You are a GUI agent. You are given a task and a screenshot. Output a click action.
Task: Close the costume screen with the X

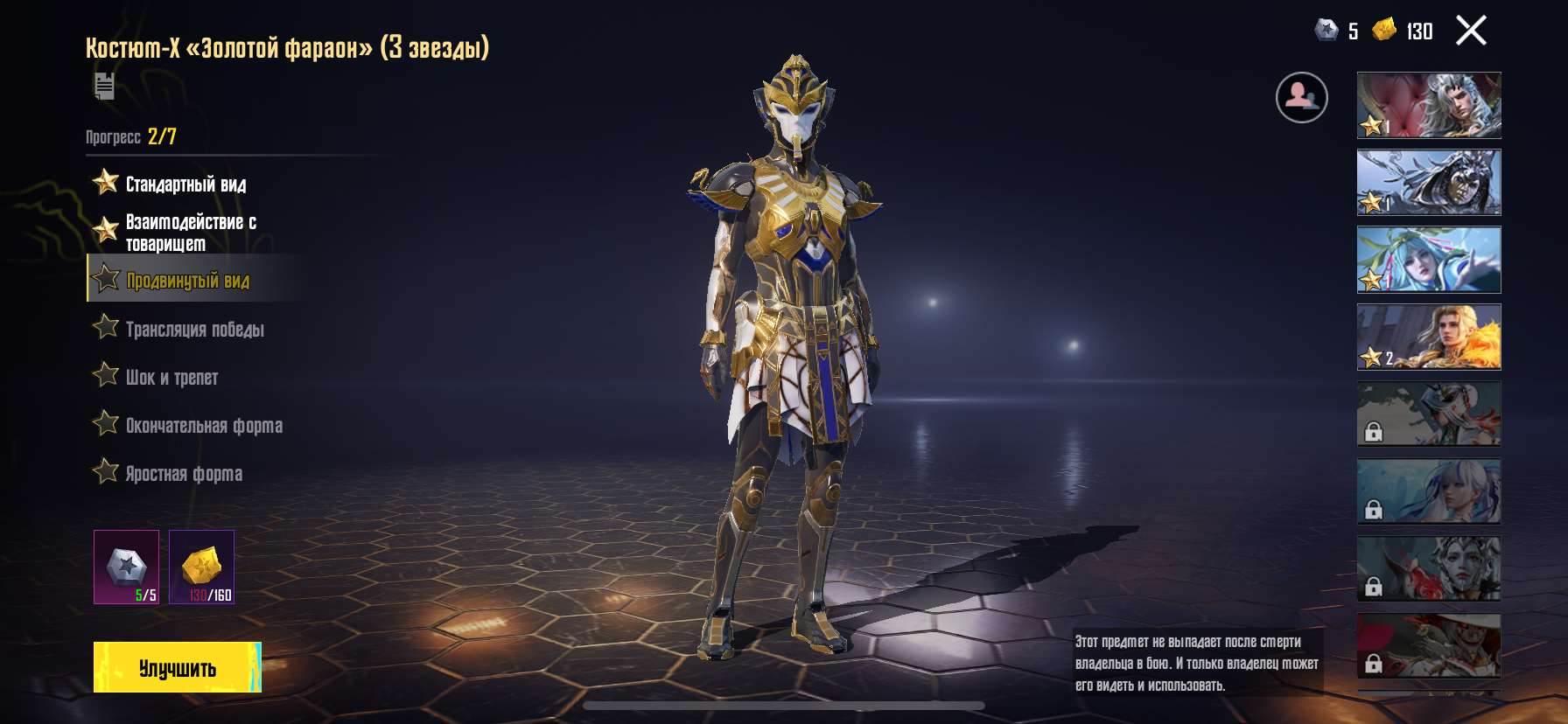pyautogui.click(x=1471, y=31)
